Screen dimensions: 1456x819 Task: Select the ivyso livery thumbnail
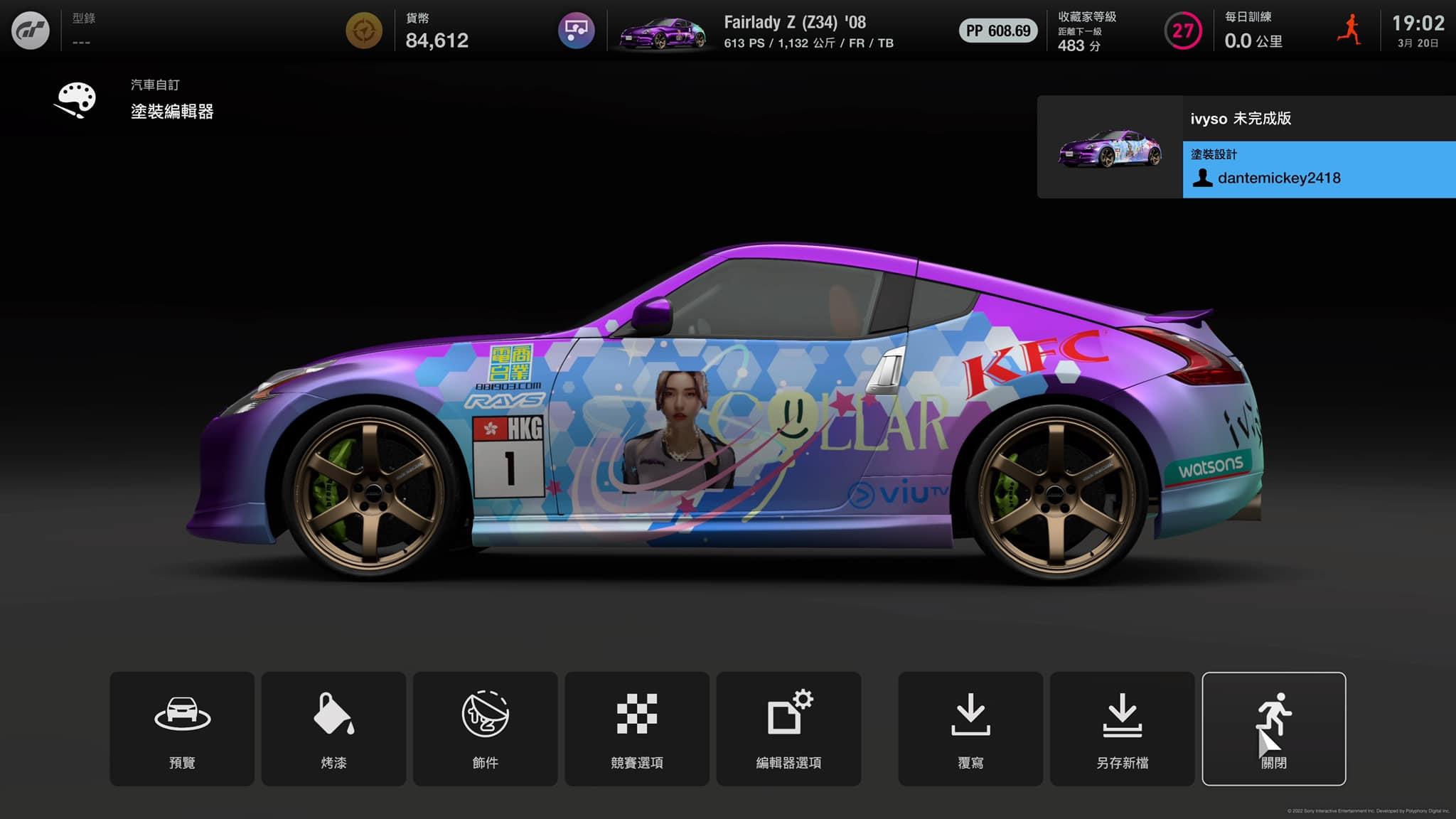1110,148
